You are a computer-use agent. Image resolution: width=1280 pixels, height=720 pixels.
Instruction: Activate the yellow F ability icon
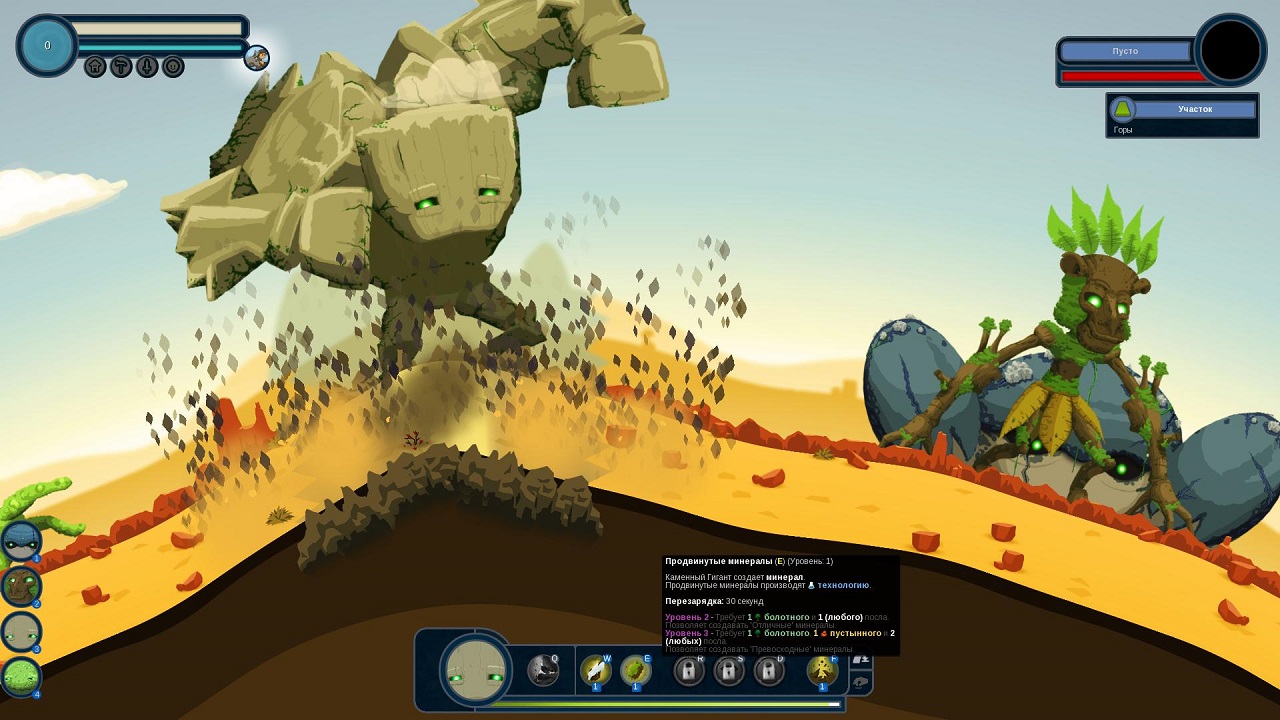click(822, 670)
